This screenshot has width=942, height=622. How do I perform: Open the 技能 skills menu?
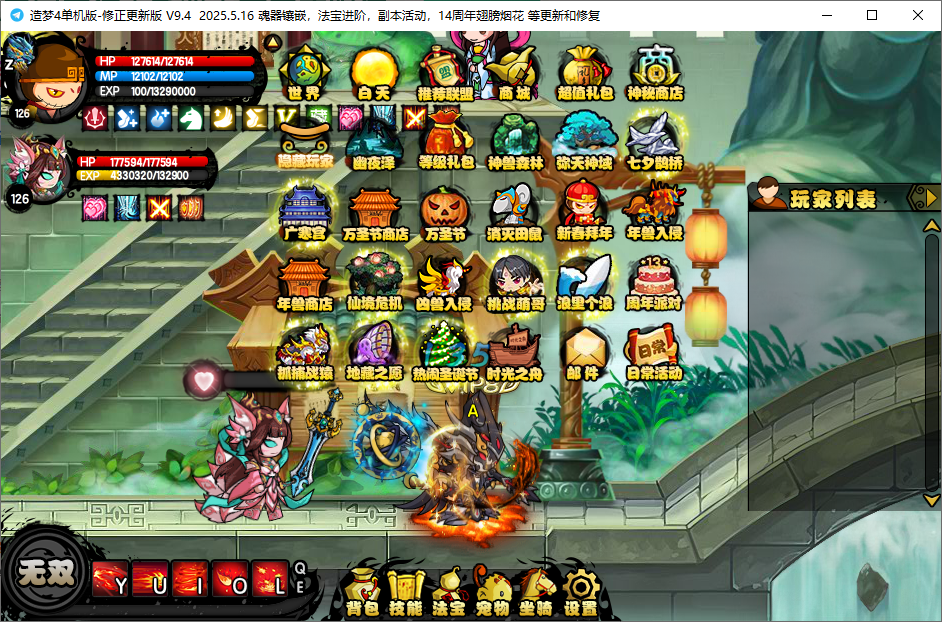click(405, 591)
